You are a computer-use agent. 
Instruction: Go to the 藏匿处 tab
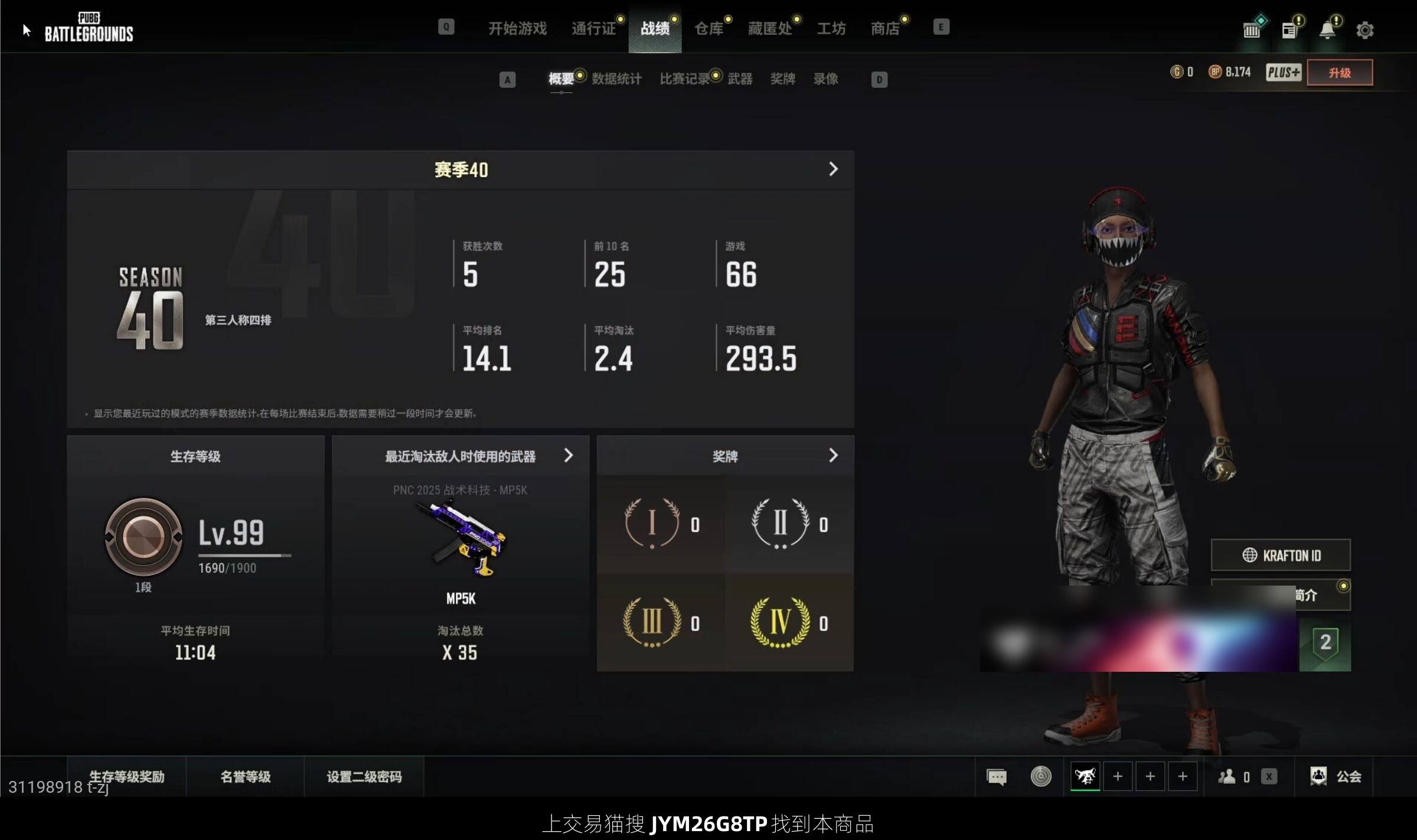point(770,28)
